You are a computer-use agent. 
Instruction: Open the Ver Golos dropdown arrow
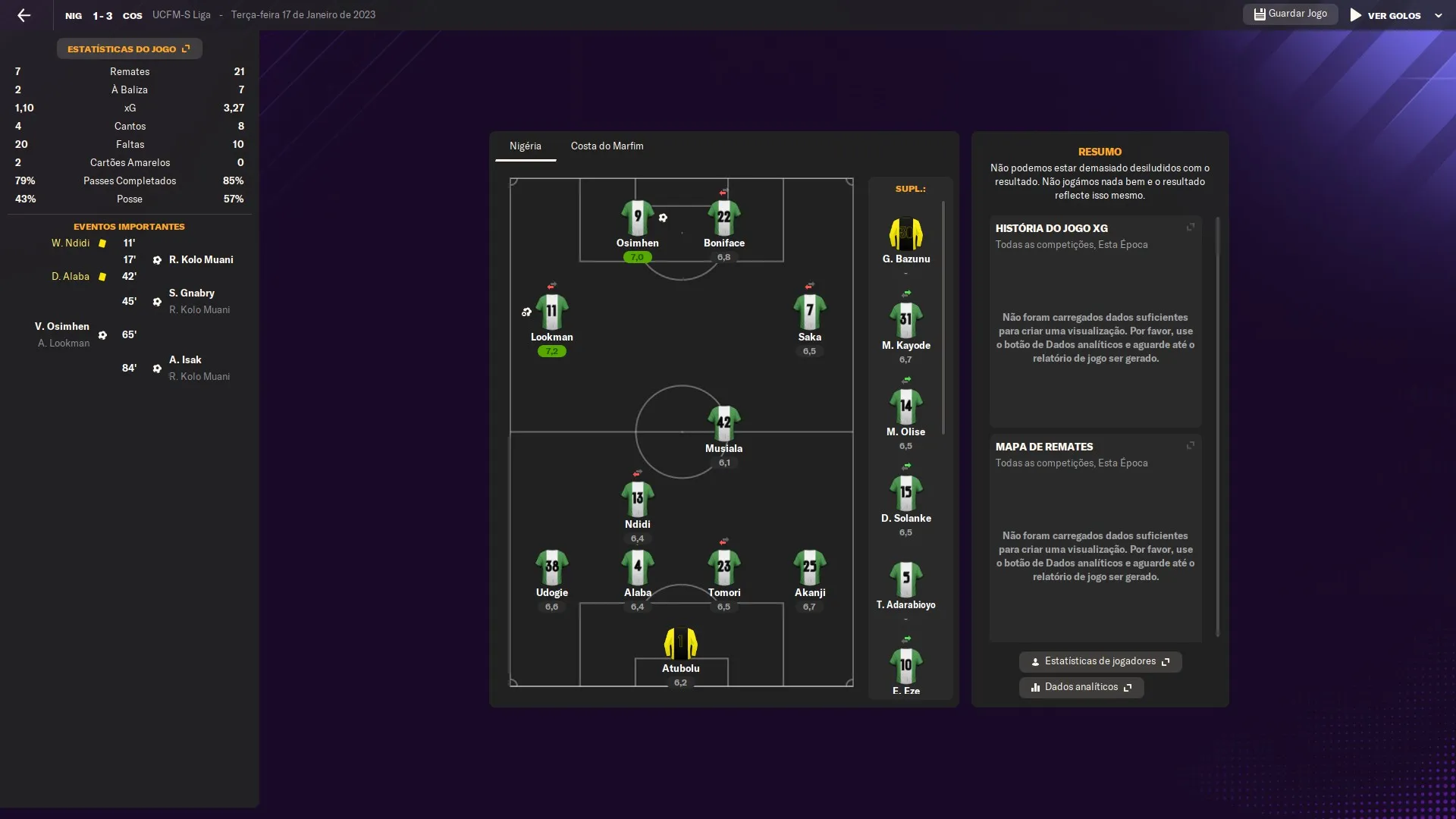pos(1438,15)
